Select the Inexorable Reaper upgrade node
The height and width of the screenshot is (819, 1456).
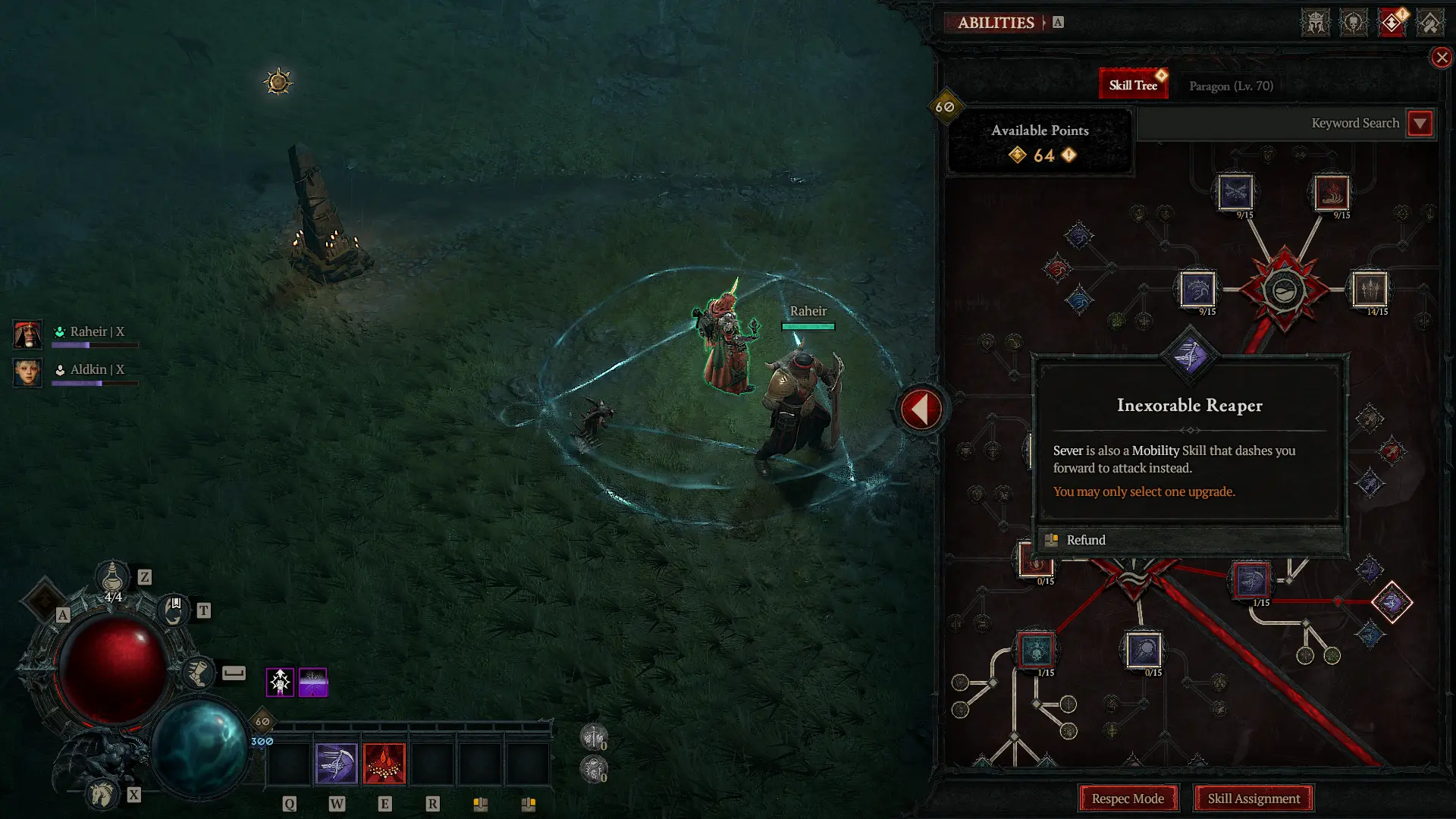coord(1191,356)
